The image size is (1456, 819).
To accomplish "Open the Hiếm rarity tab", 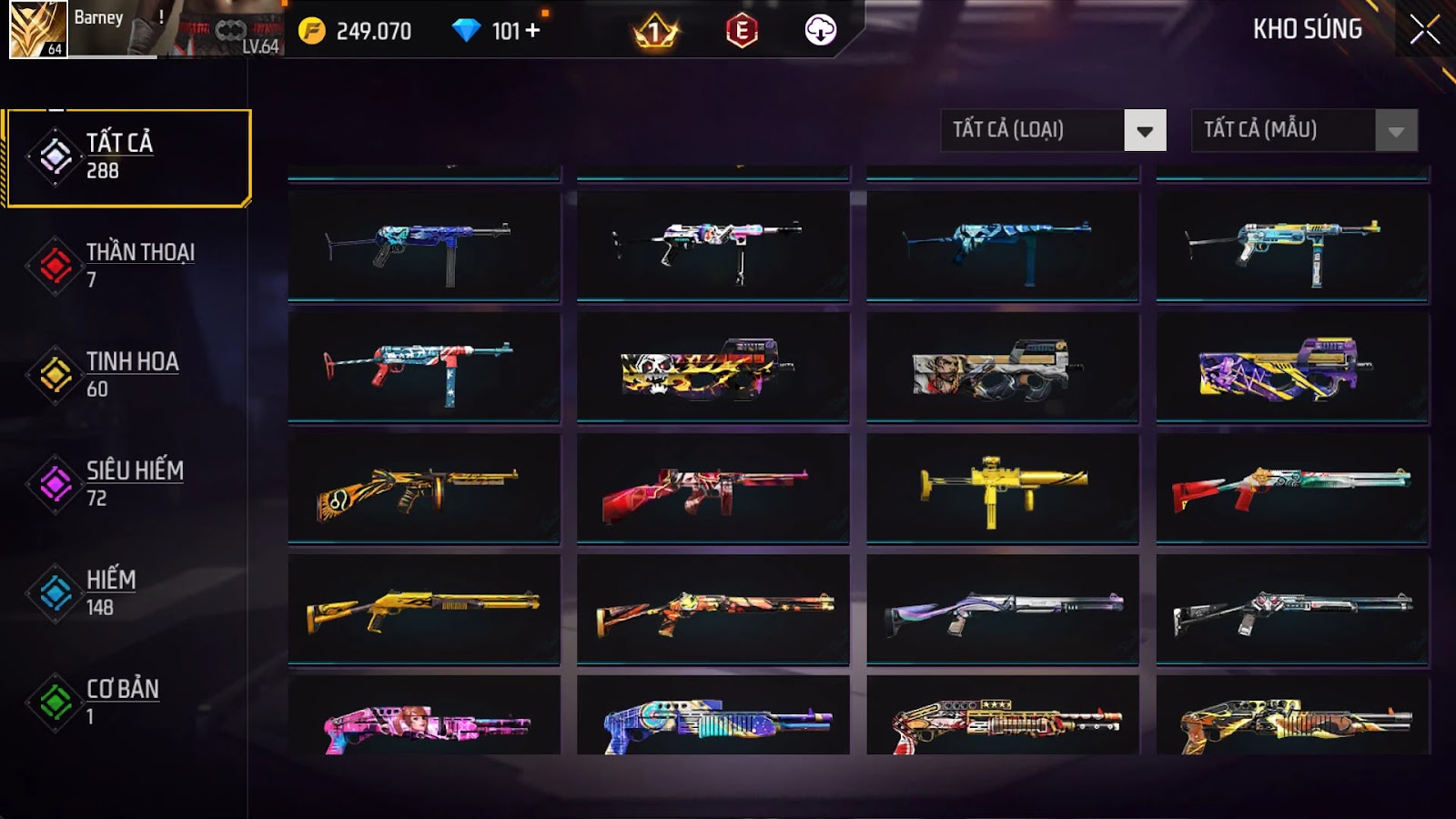I will (126, 592).
